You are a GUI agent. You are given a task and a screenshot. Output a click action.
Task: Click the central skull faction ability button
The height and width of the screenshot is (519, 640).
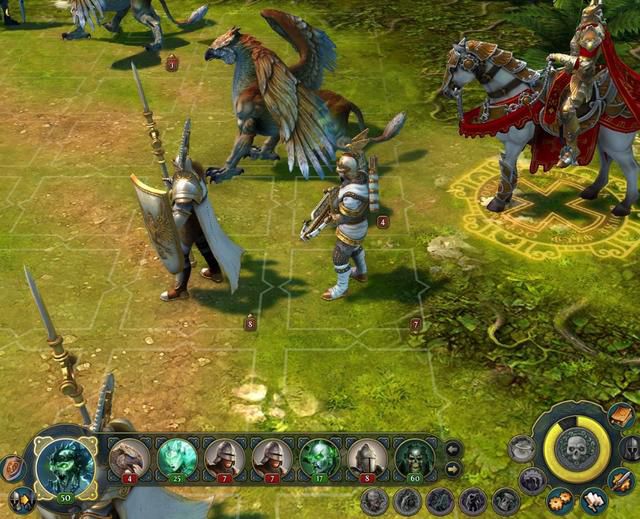point(576,447)
